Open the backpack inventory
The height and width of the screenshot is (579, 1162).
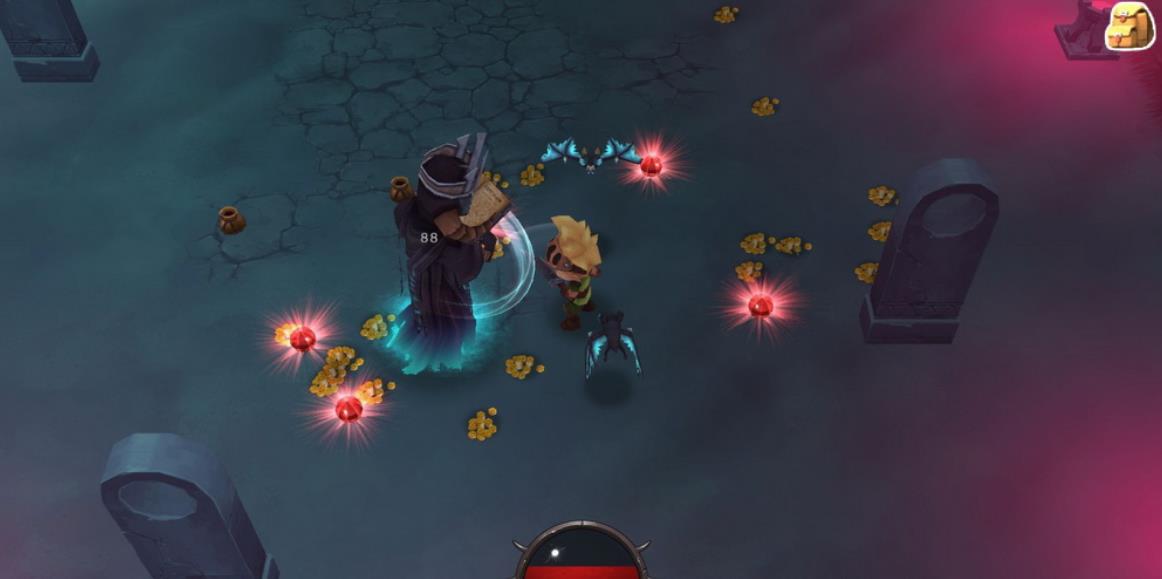click(x=1130, y=26)
